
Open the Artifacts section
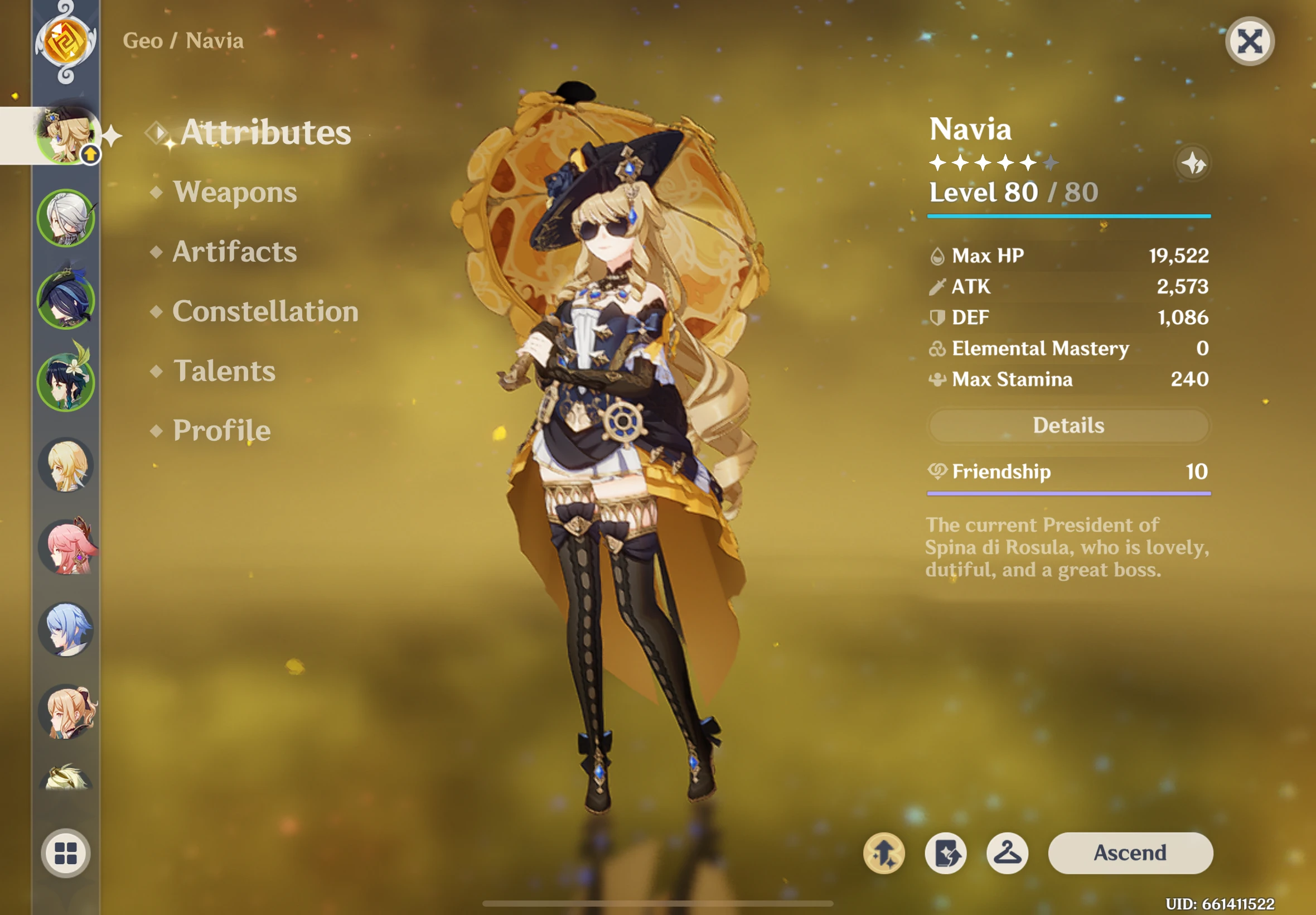(235, 252)
